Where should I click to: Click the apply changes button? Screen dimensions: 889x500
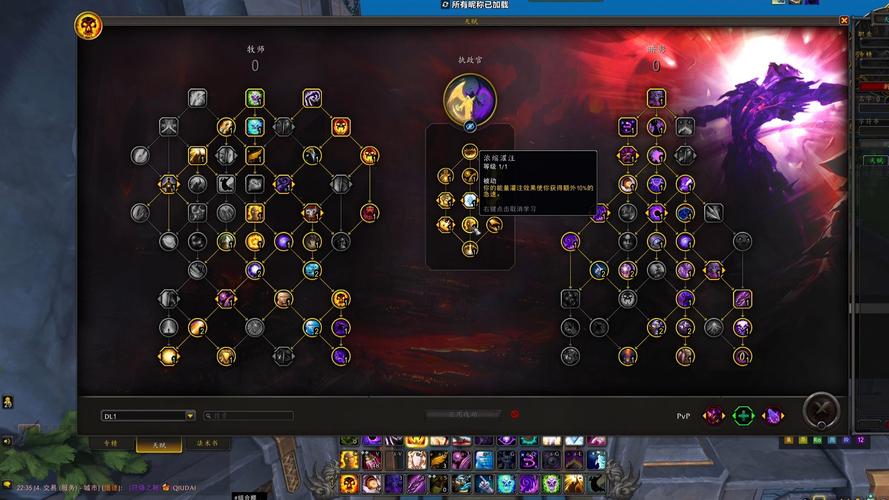coord(462,413)
